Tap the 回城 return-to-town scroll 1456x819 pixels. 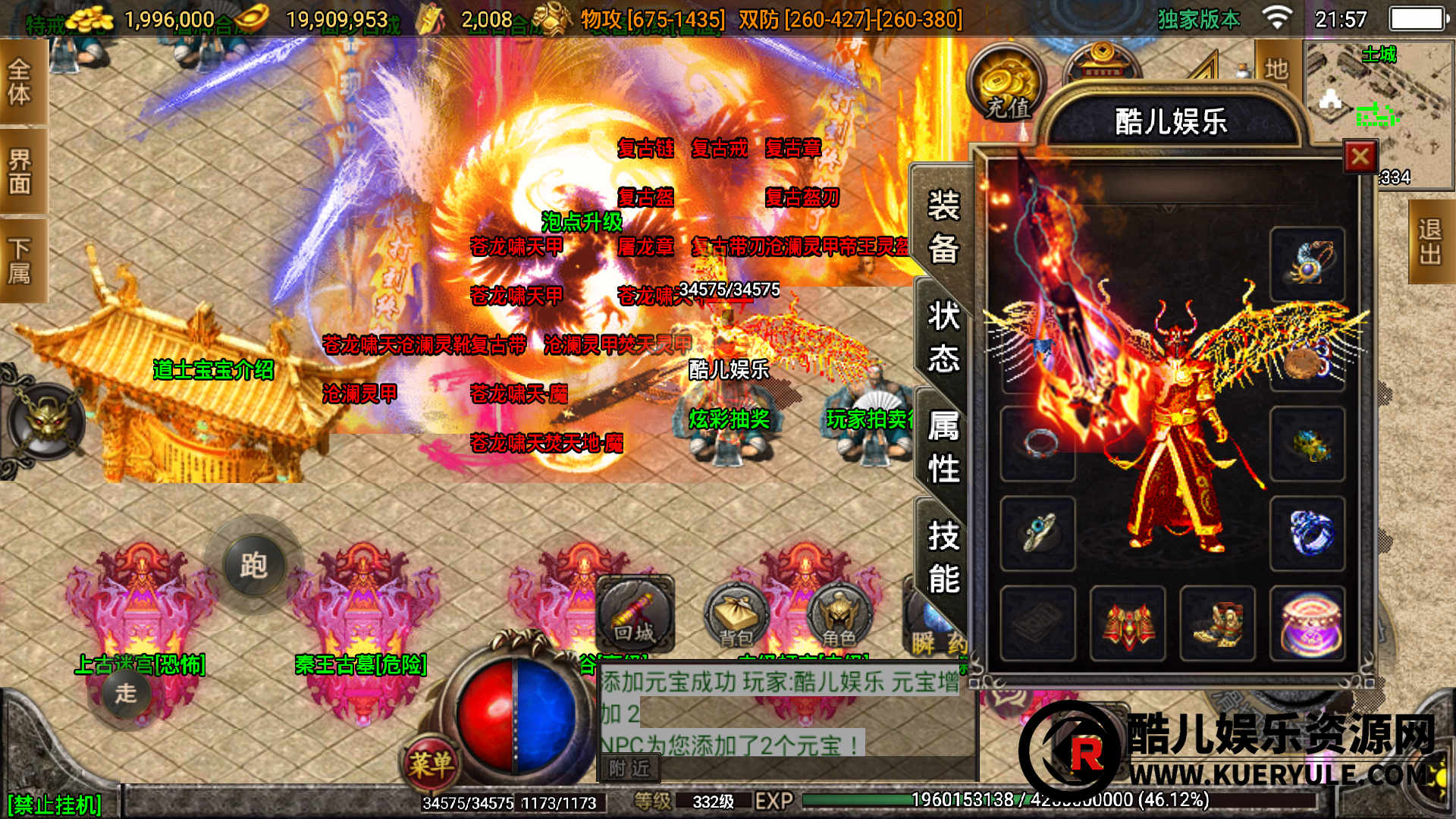click(x=634, y=614)
